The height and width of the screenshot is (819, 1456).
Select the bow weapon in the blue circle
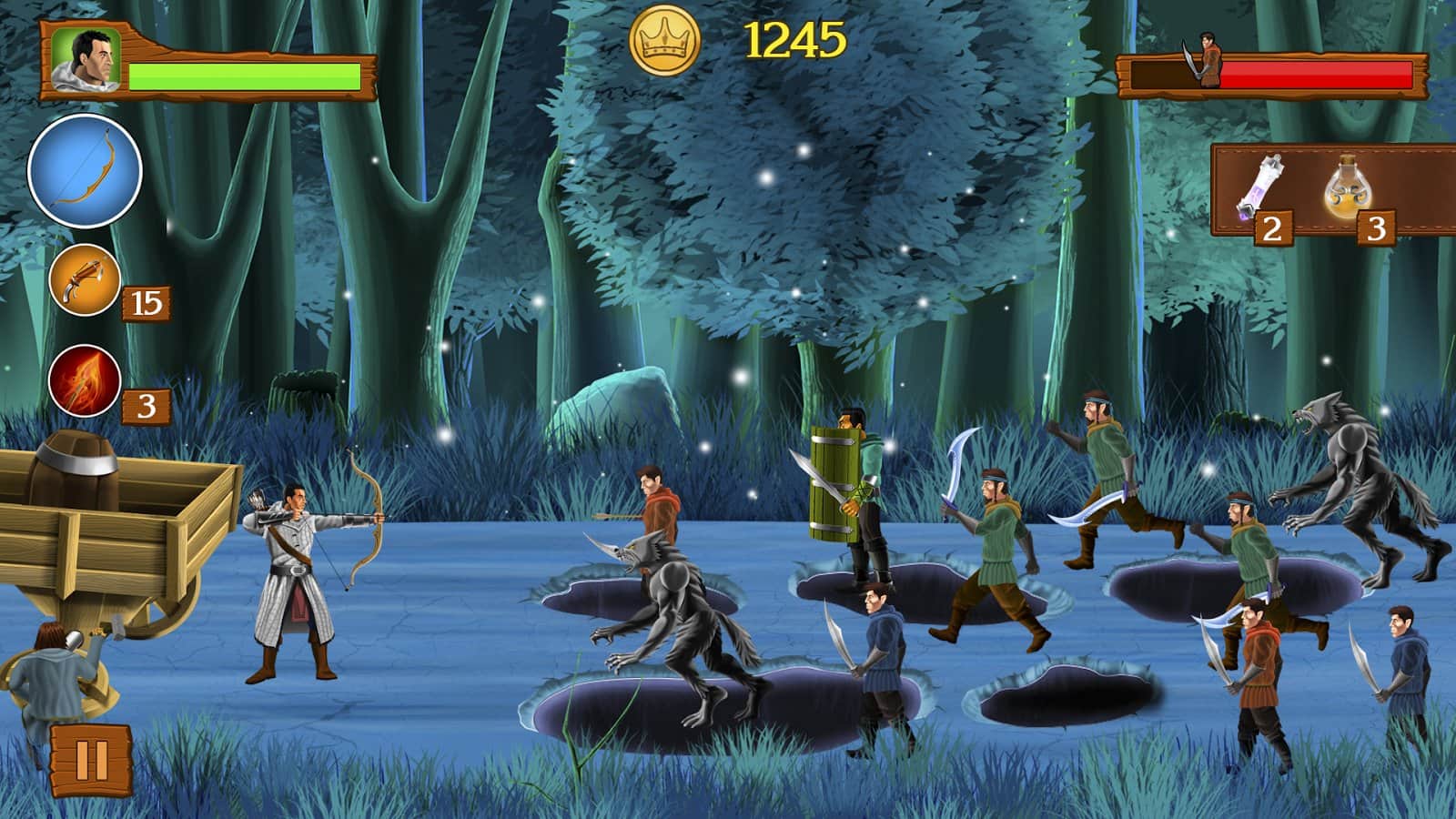tap(85, 171)
